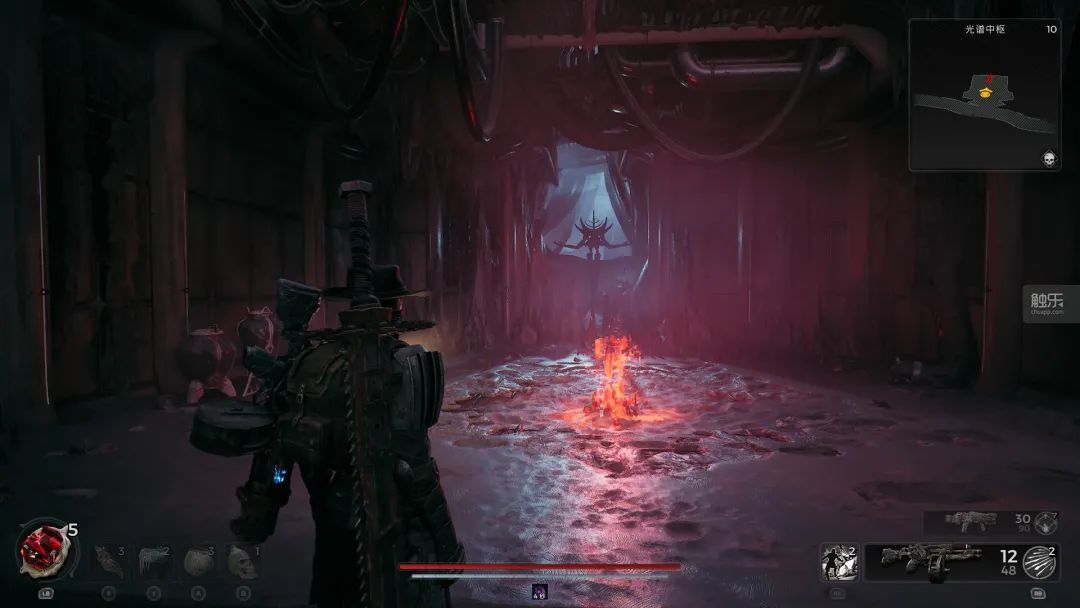
Task: Activate the secondary weapon's mod icon
Action: [1047, 521]
